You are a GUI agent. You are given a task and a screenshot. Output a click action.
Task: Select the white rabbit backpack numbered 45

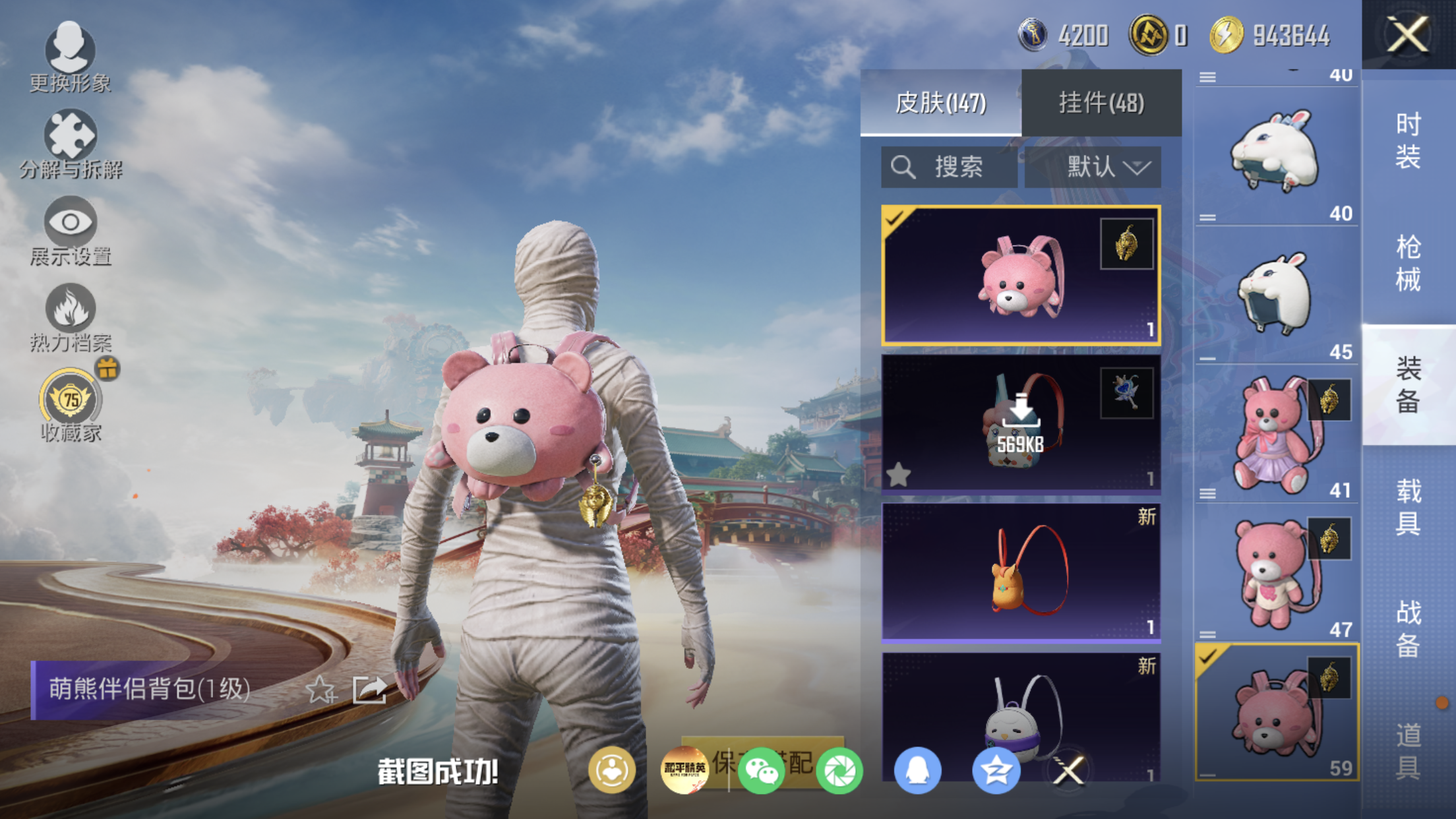[x=1276, y=295]
